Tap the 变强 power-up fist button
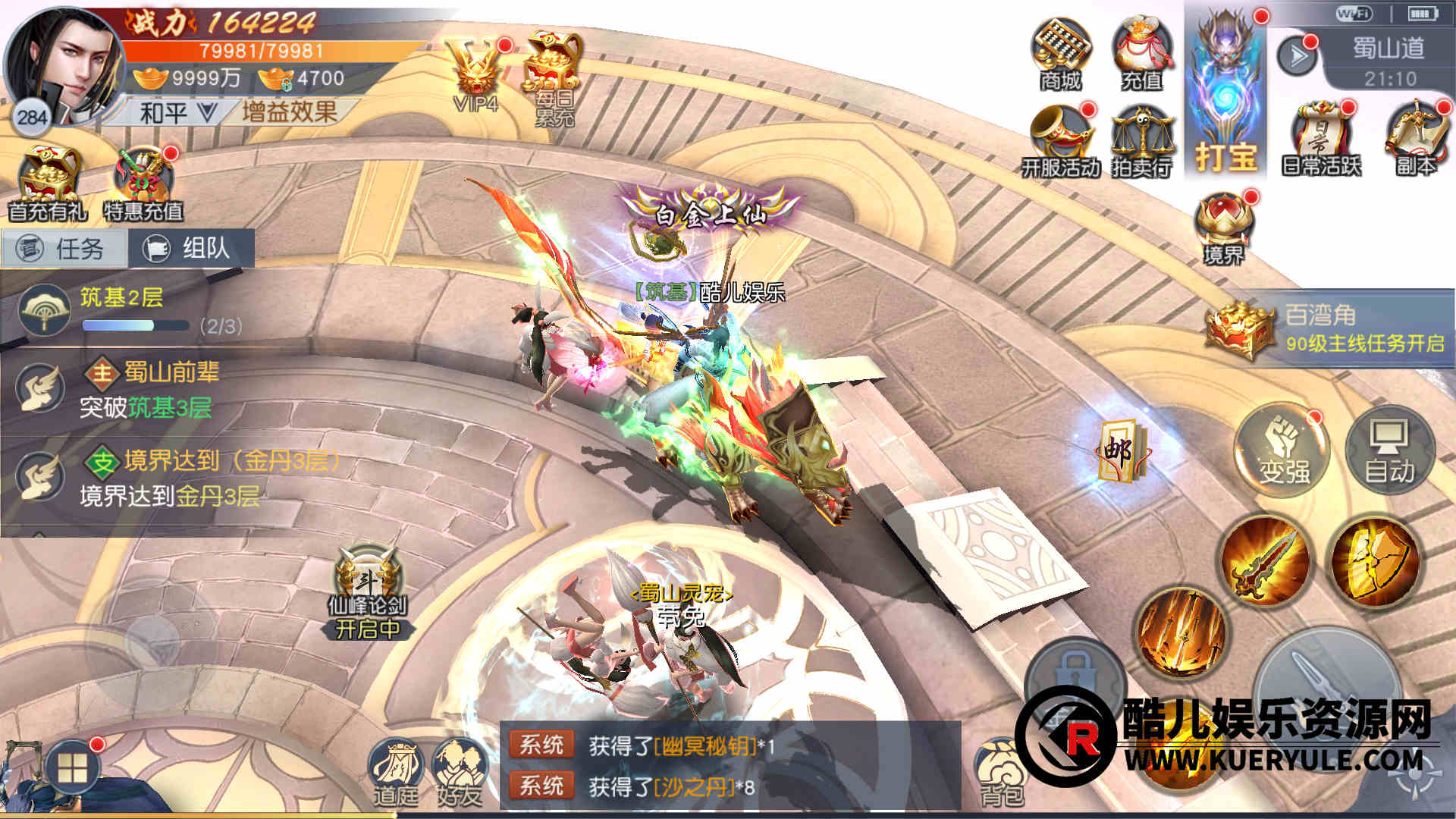Viewport: 1456px width, 819px height. coord(1284,450)
